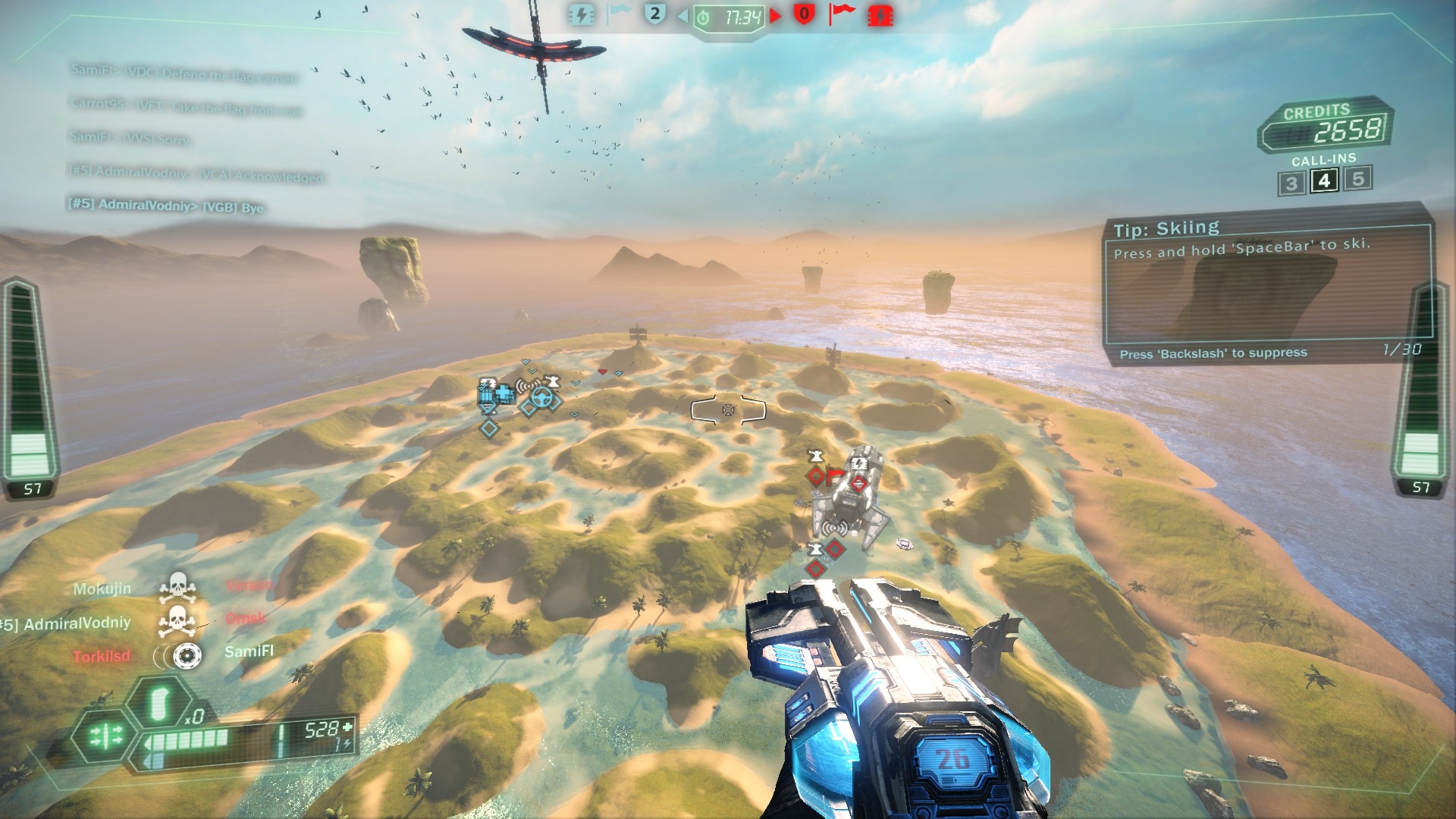
Task: Click the SamiFl kill feed entry
Action: pos(248,651)
